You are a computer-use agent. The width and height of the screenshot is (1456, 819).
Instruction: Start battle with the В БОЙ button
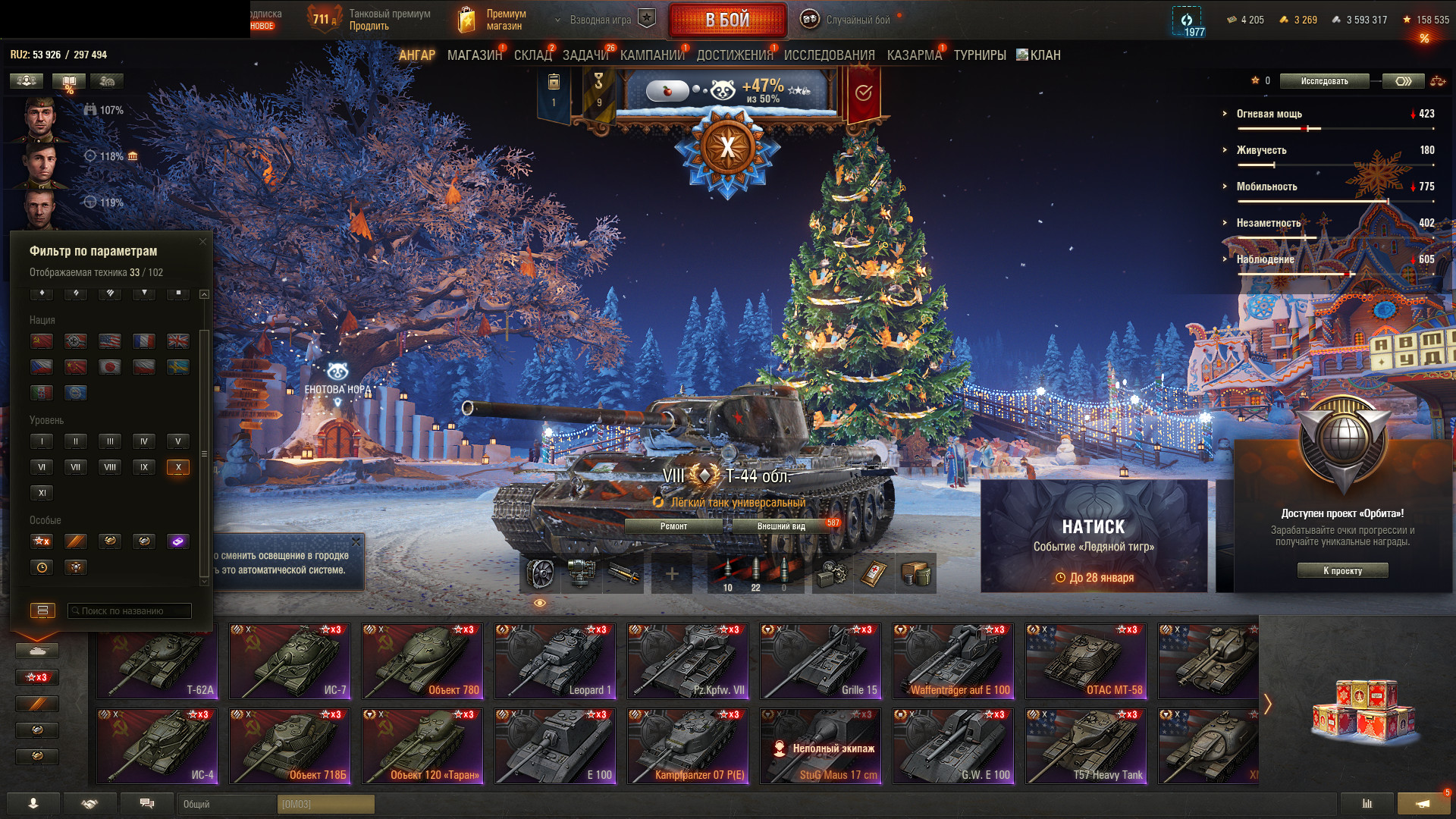click(x=726, y=20)
